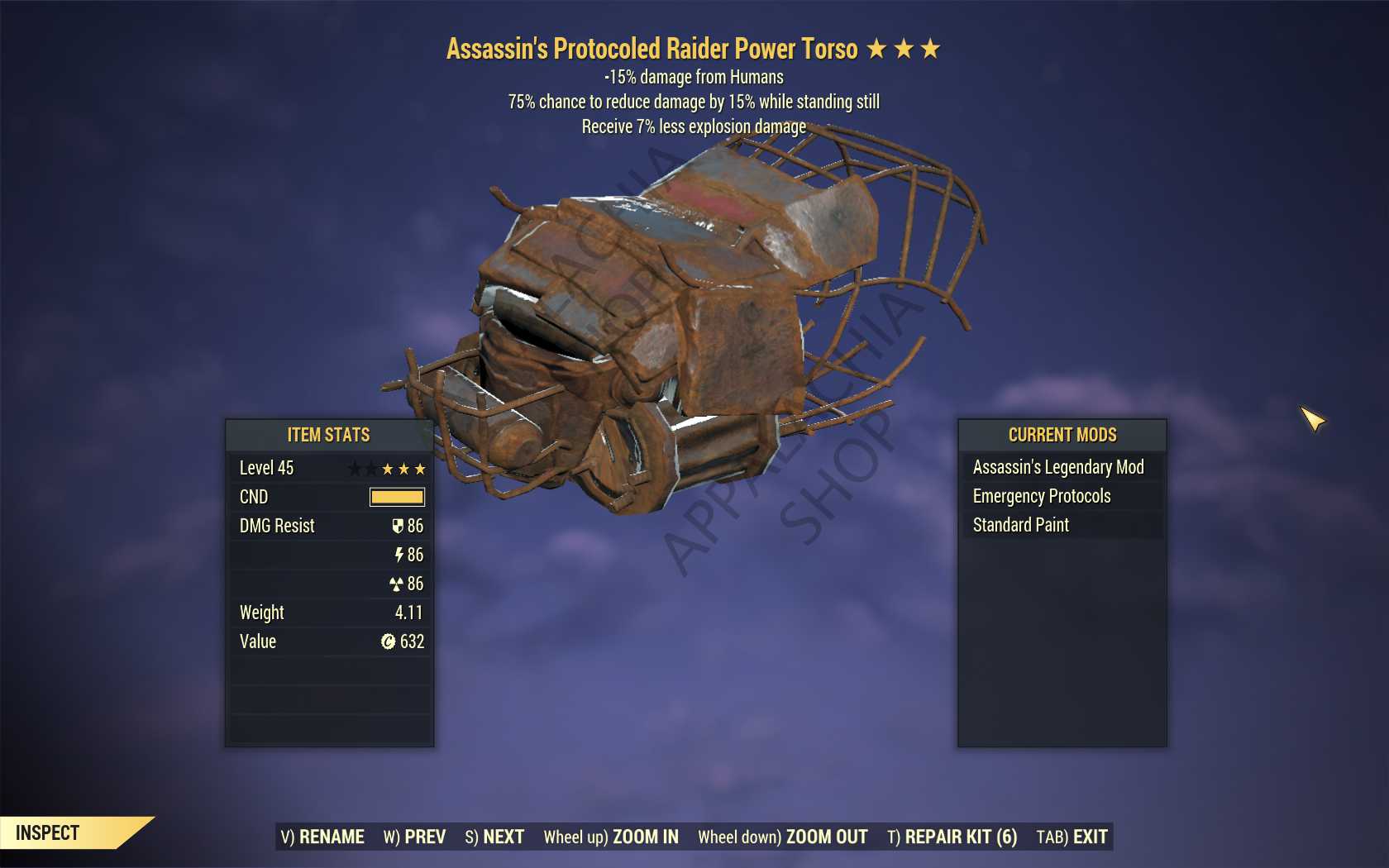Zoom in on the inspected armor
Image resolution: width=1389 pixels, height=868 pixels.
click(611, 837)
